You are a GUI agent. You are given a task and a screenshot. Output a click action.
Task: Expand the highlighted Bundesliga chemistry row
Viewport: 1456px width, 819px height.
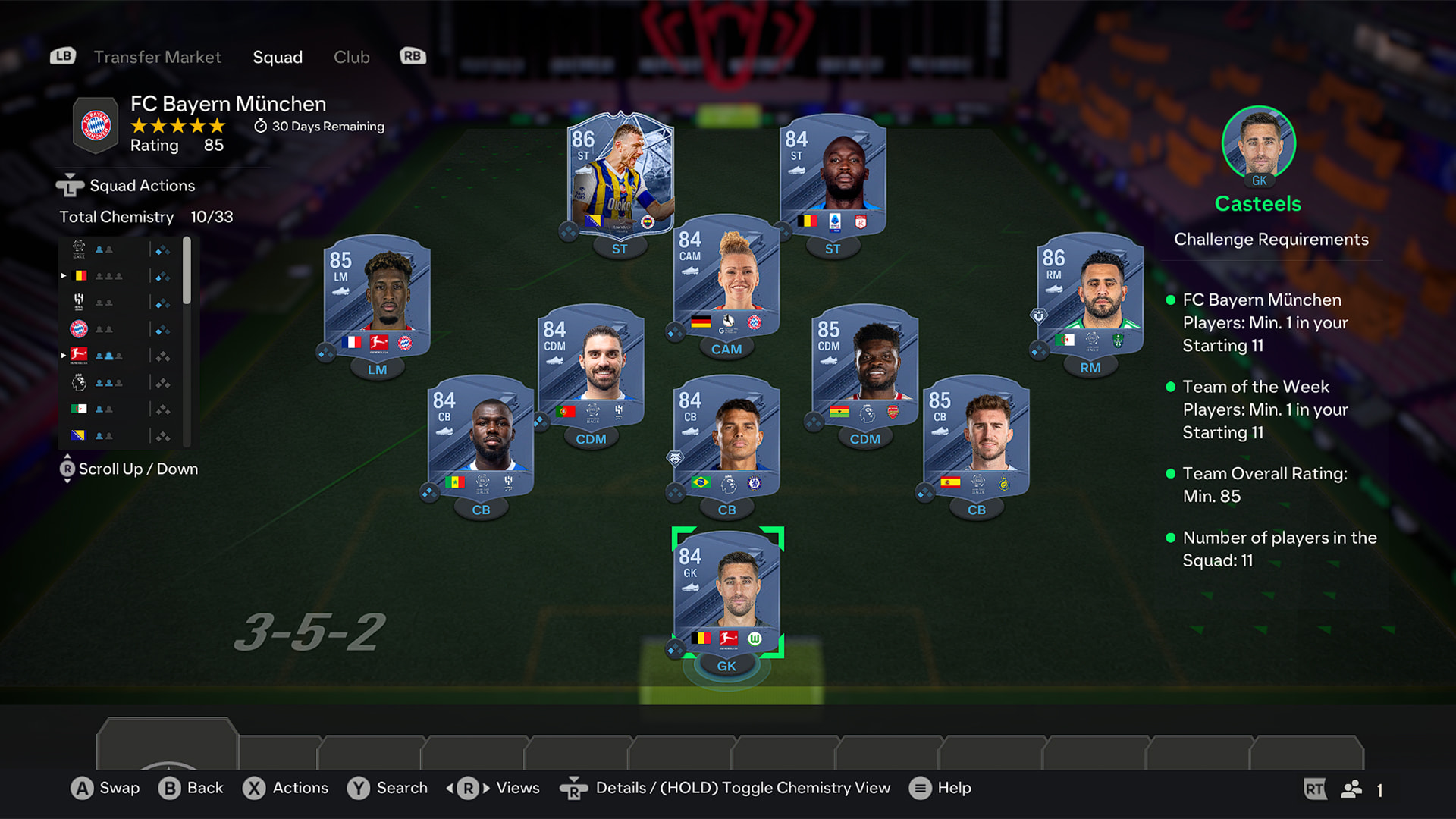(64, 355)
